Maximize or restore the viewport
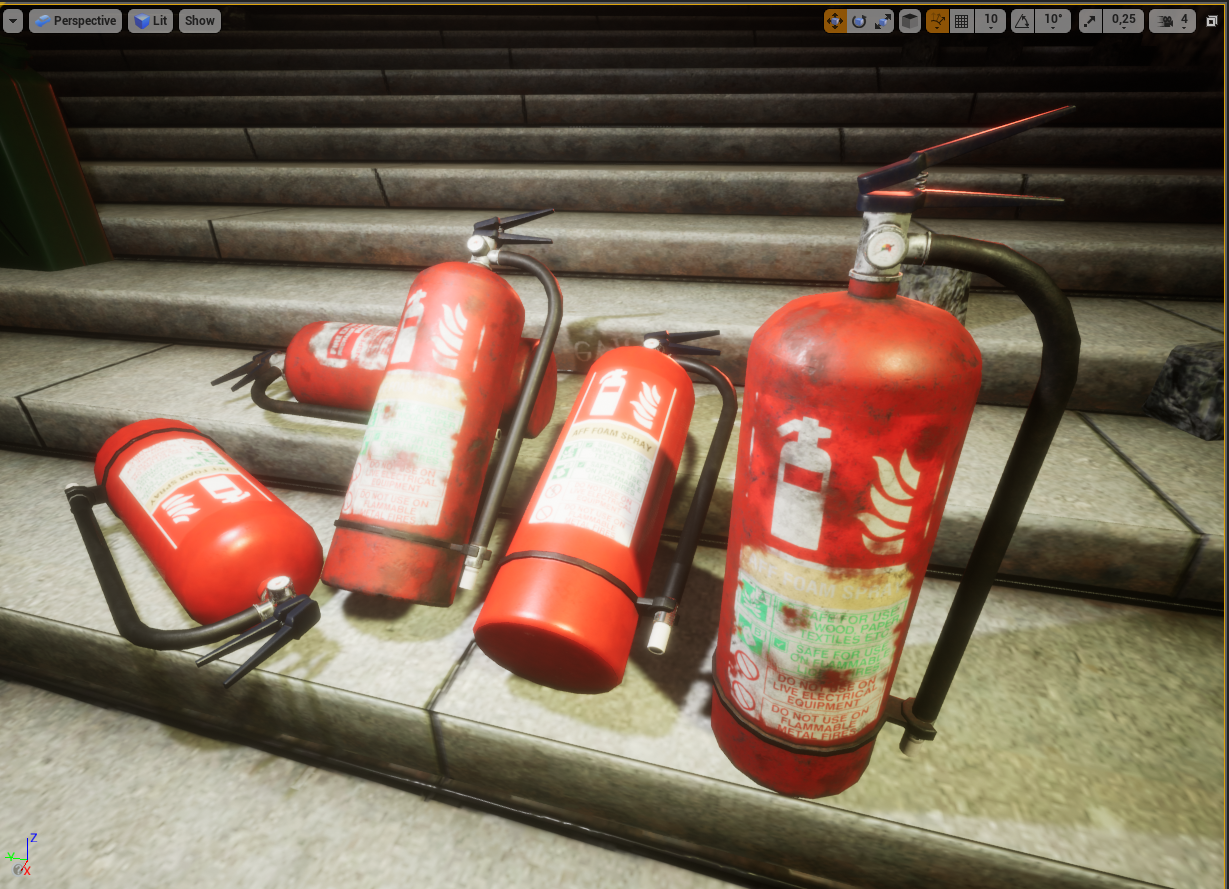 (x=1212, y=21)
